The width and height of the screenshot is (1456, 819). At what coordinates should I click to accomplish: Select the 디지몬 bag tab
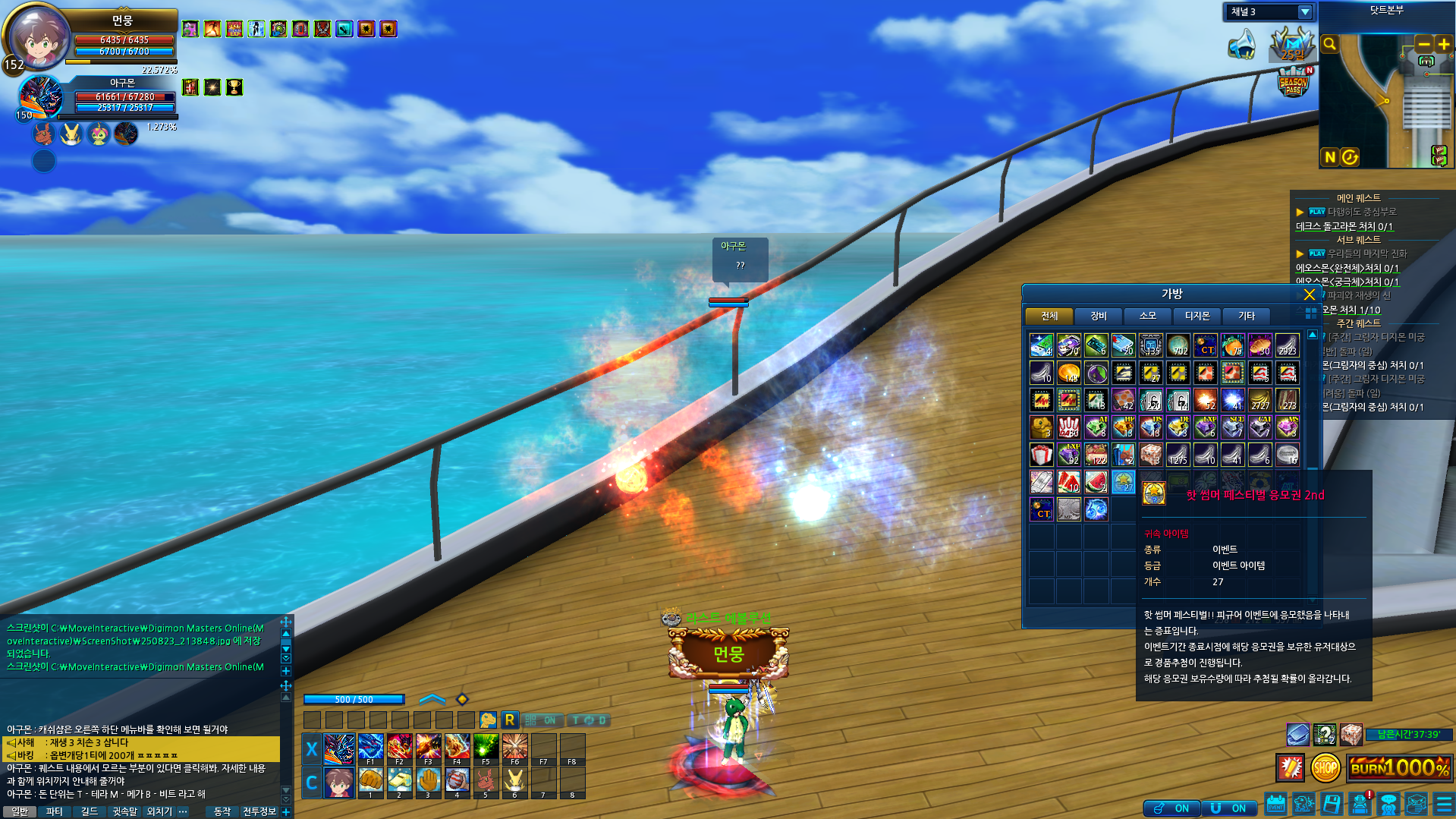(1197, 316)
